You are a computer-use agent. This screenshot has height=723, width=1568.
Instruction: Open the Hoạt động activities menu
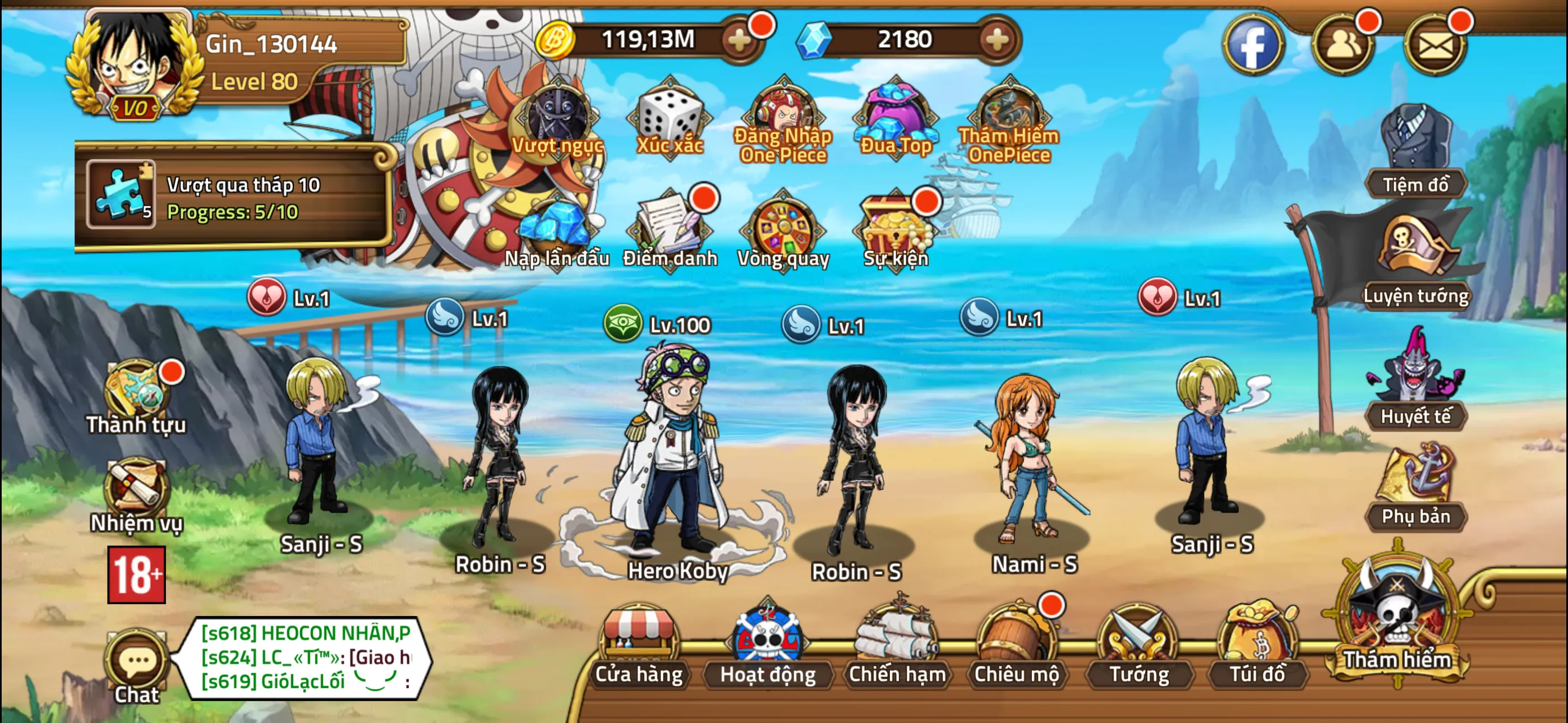coord(767,645)
